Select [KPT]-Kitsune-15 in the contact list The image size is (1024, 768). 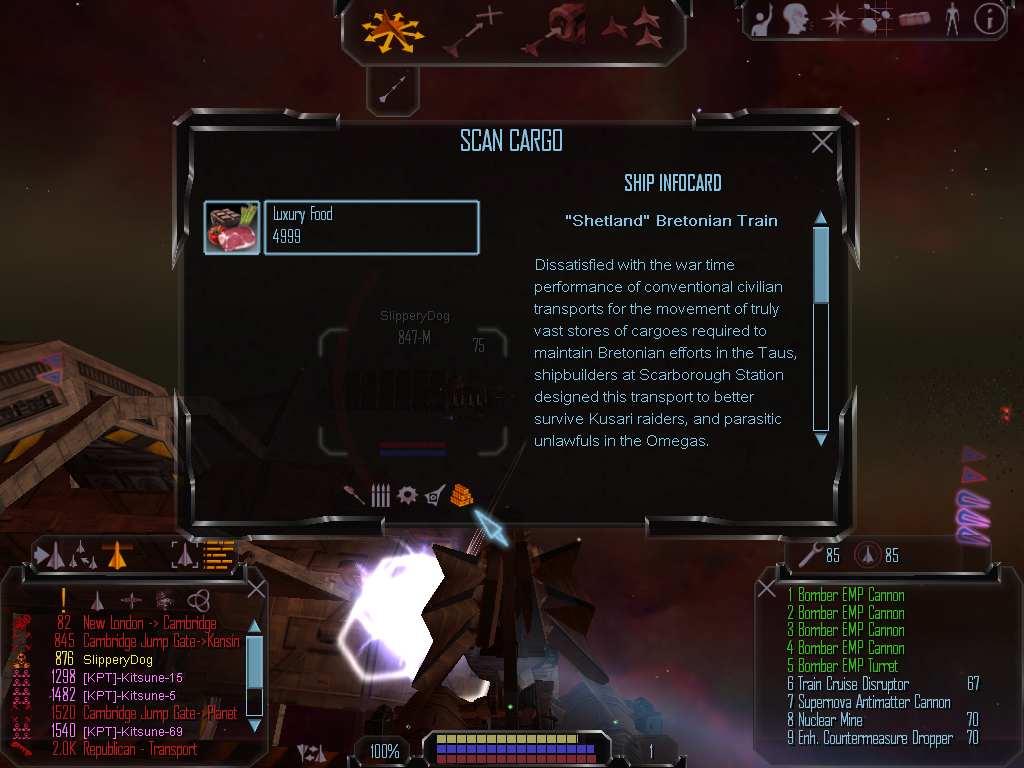tap(133, 677)
